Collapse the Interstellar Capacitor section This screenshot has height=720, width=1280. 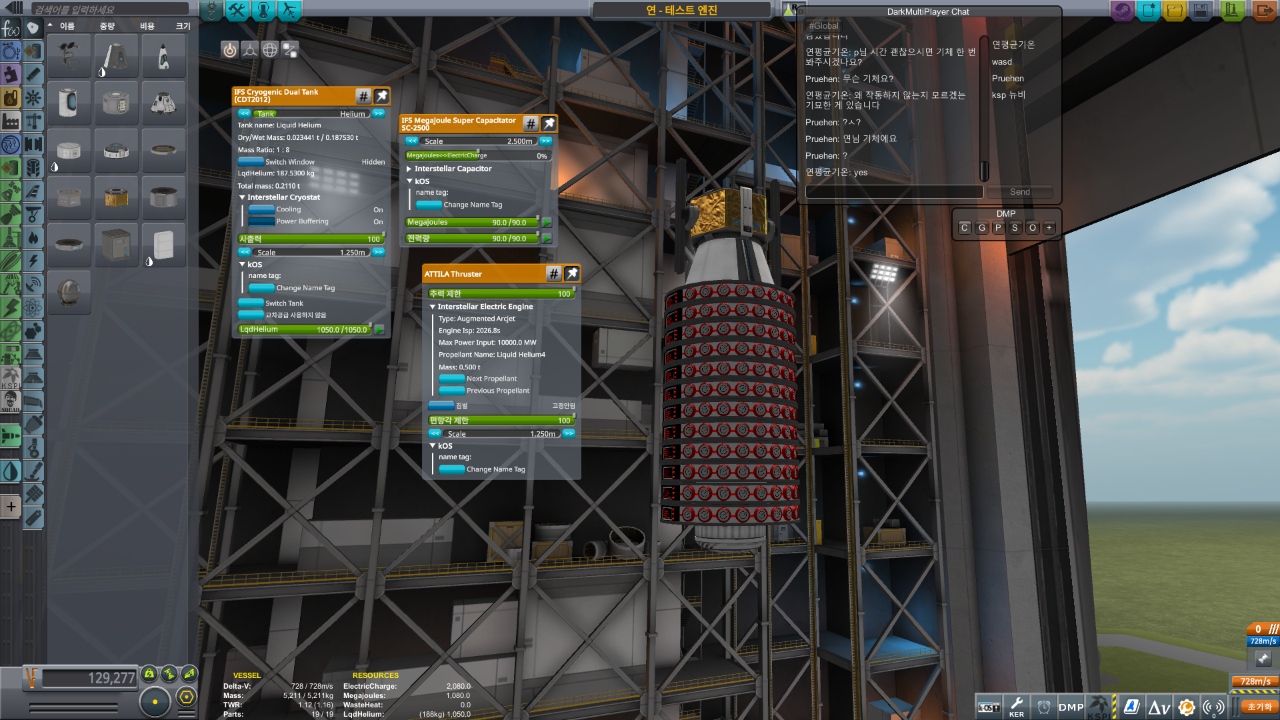pos(410,169)
